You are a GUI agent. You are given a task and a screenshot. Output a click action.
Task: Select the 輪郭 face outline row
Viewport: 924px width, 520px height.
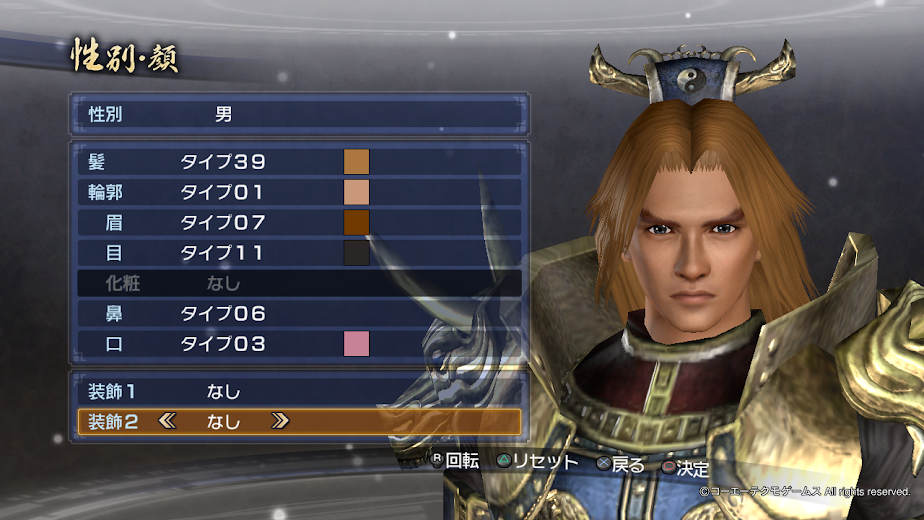point(222,192)
